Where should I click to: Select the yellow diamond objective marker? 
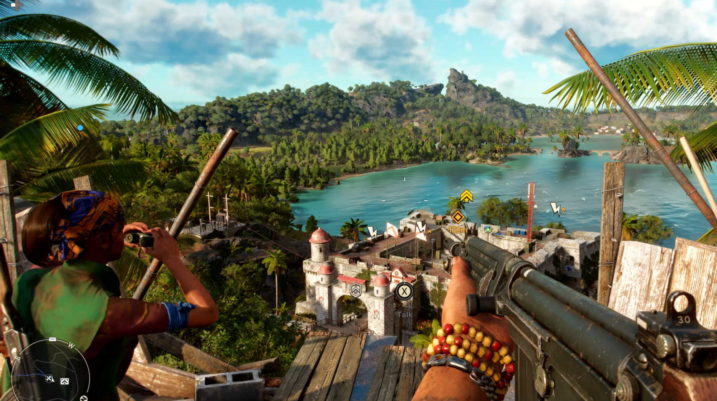[458, 216]
